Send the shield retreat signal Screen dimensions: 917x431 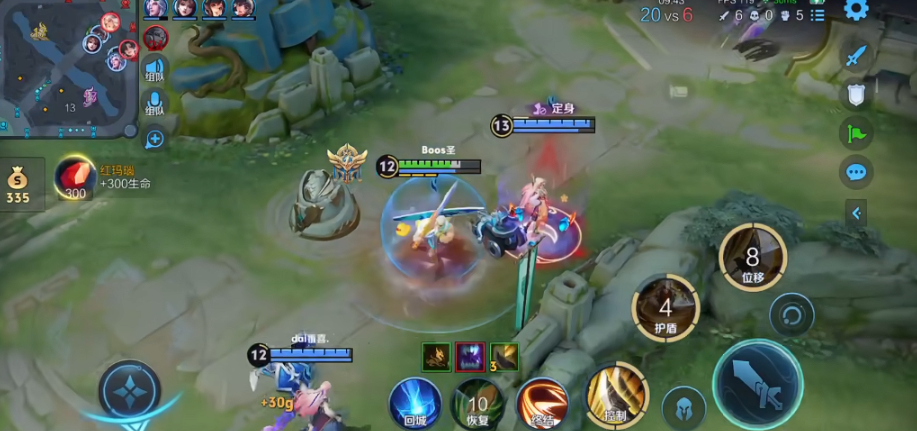point(855,94)
